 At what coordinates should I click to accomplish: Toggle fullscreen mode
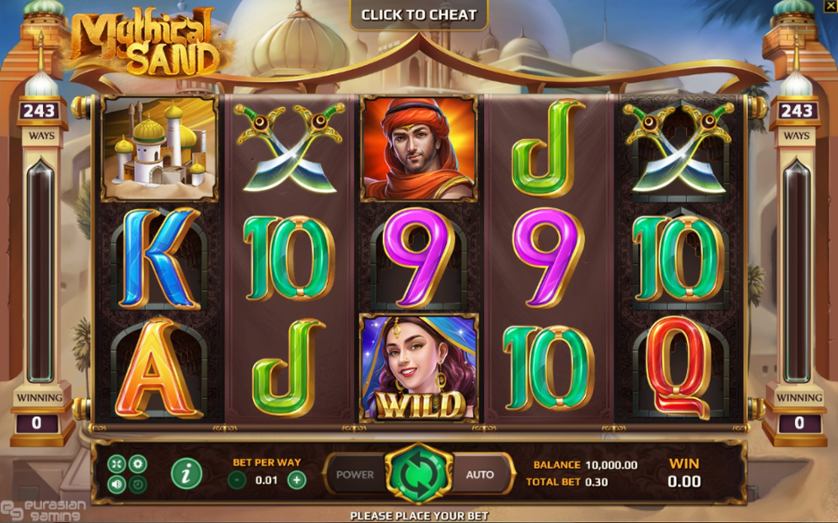click(x=118, y=463)
